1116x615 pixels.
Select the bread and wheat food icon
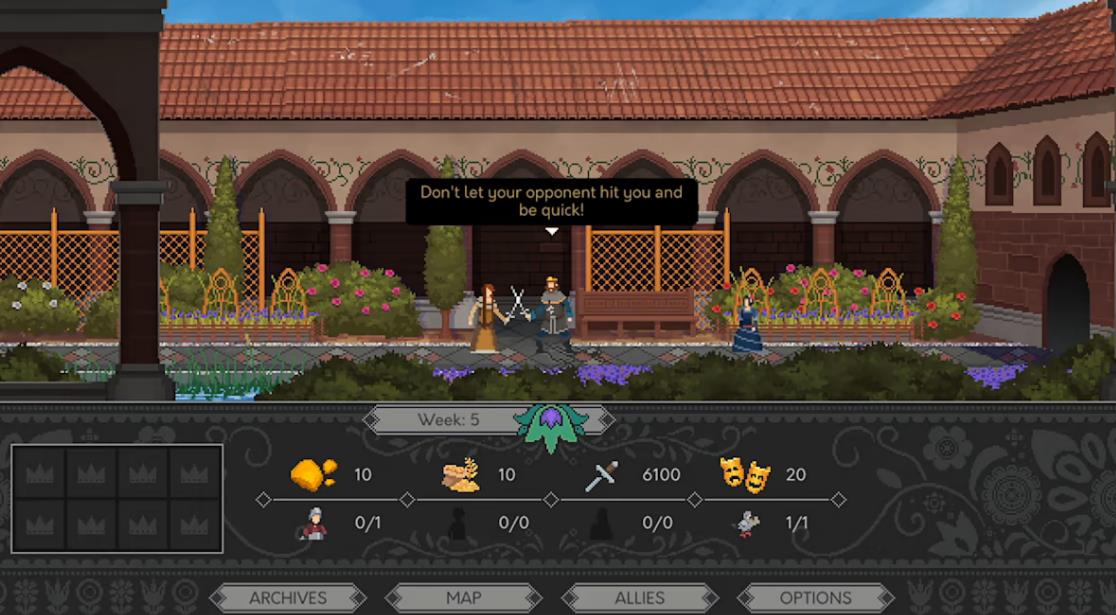pyautogui.click(x=461, y=475)
